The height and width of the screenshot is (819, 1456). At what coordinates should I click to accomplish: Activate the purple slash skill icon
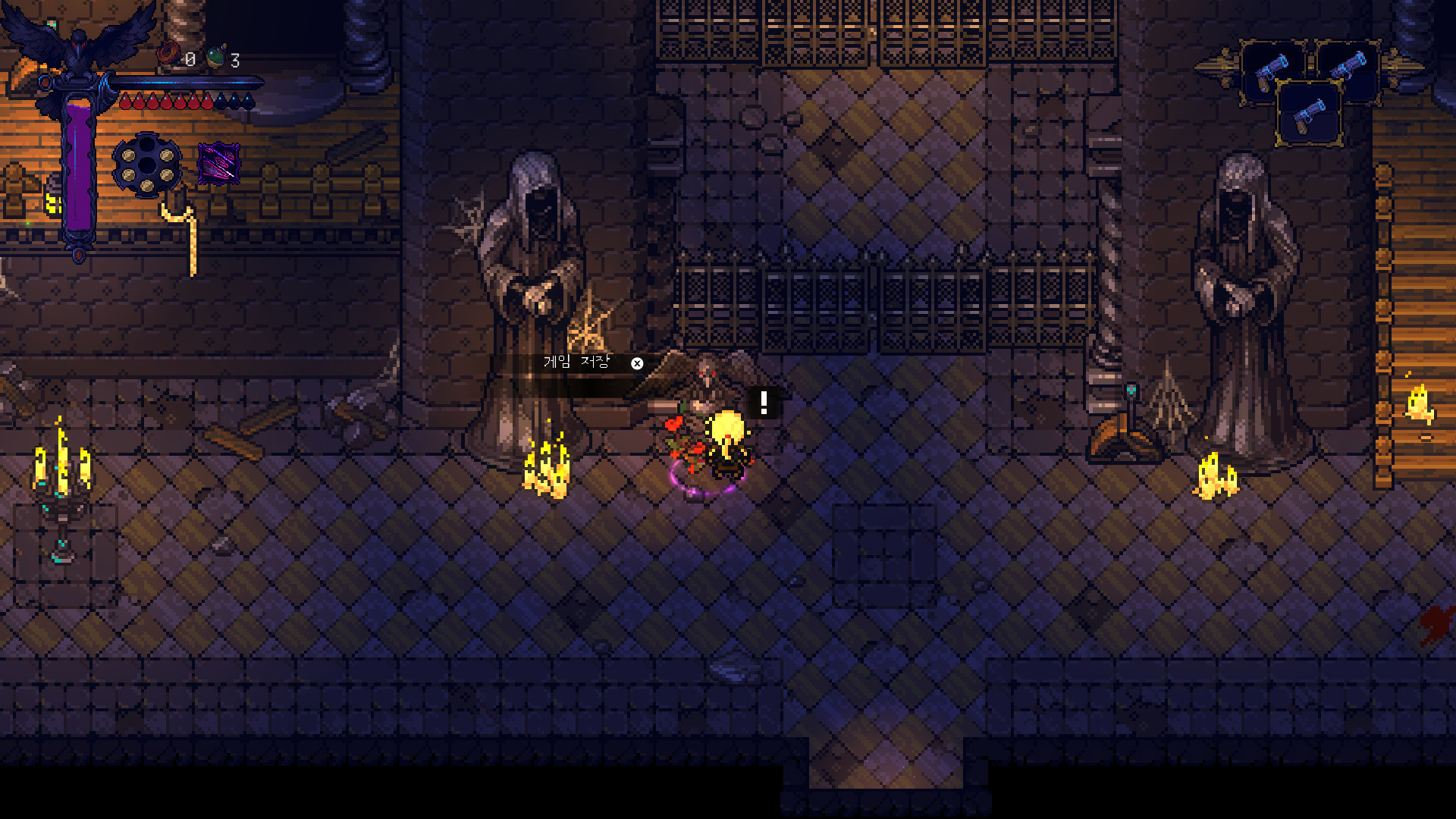tap(218, 163)
